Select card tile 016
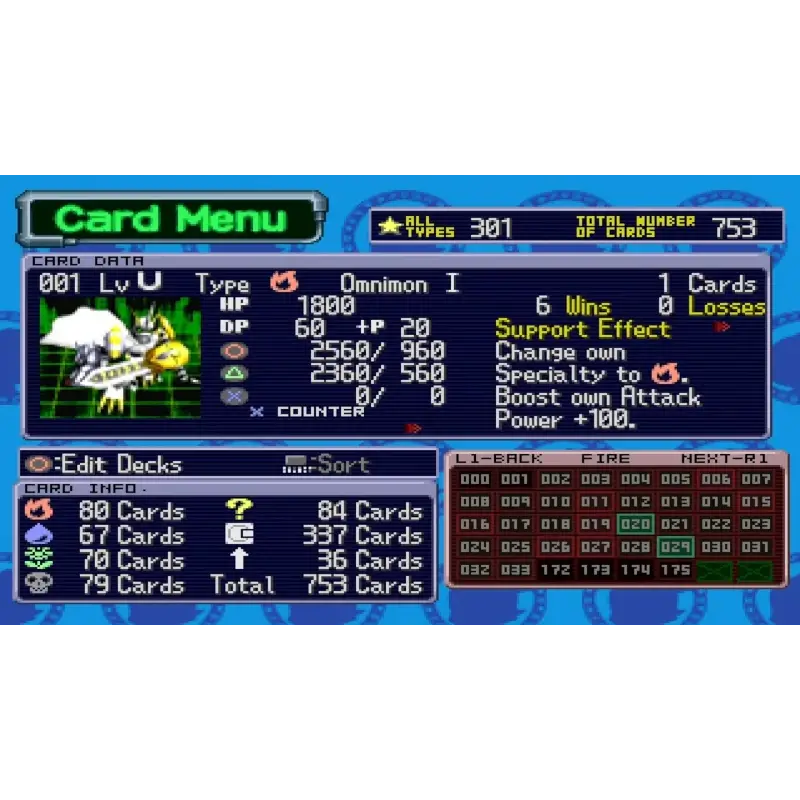 (475, 524)
